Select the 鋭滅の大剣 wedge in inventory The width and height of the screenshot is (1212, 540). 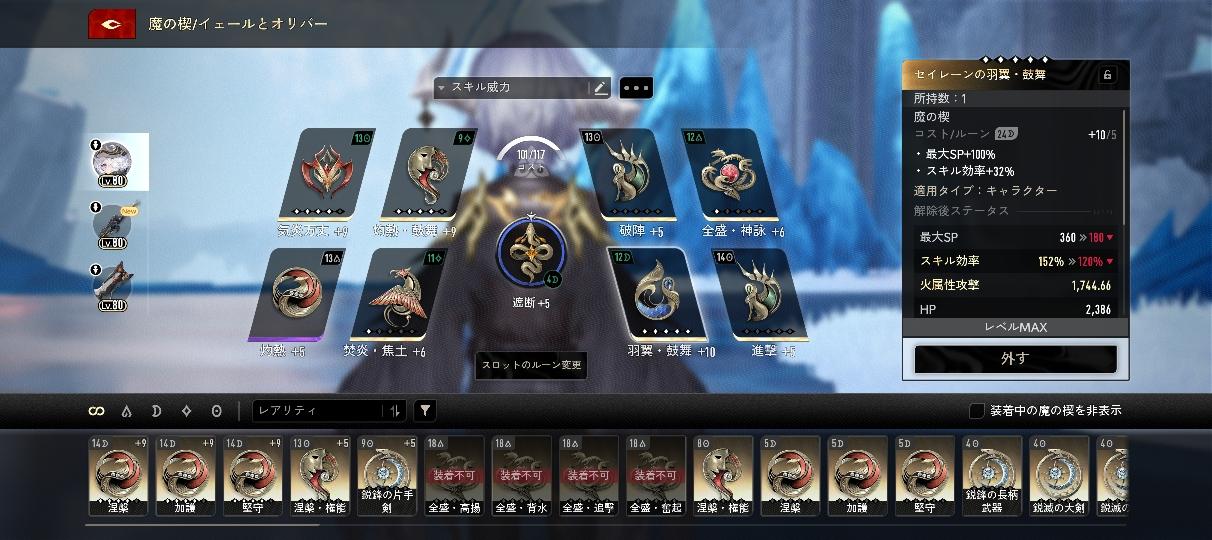coord(1059,475)
